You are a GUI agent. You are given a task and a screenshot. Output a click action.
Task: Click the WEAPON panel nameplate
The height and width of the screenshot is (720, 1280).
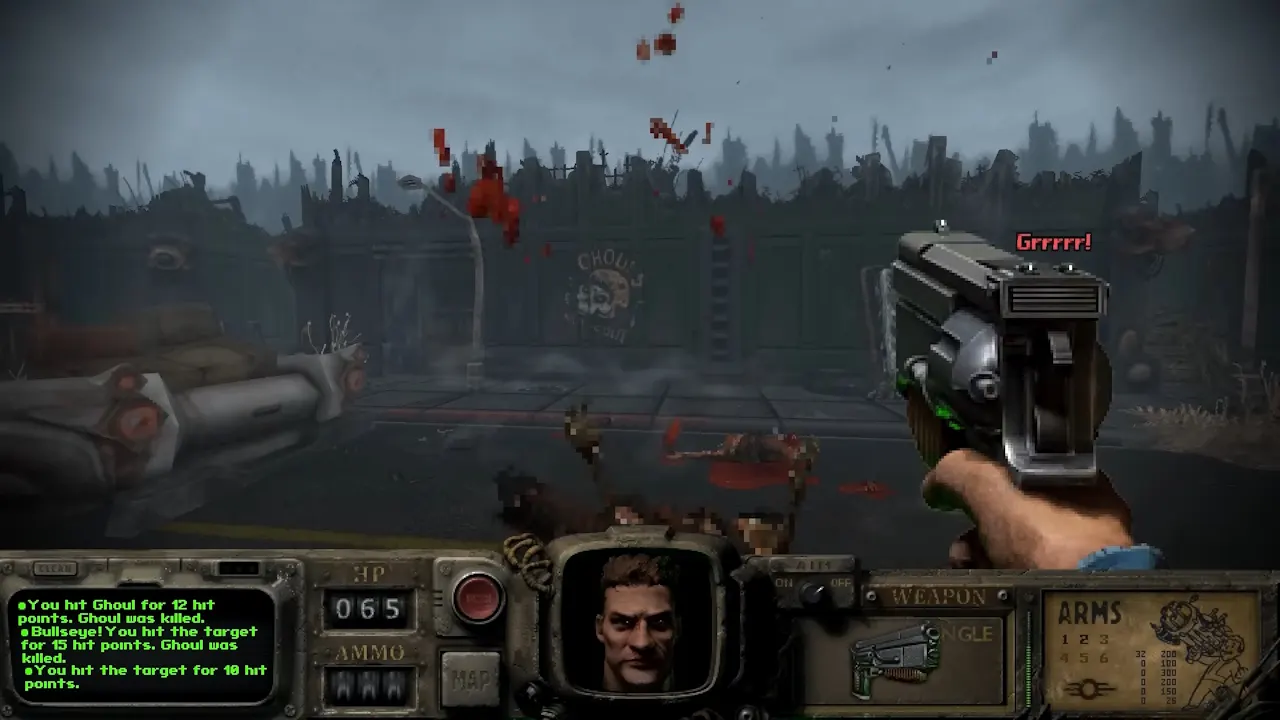click(938, 594)
